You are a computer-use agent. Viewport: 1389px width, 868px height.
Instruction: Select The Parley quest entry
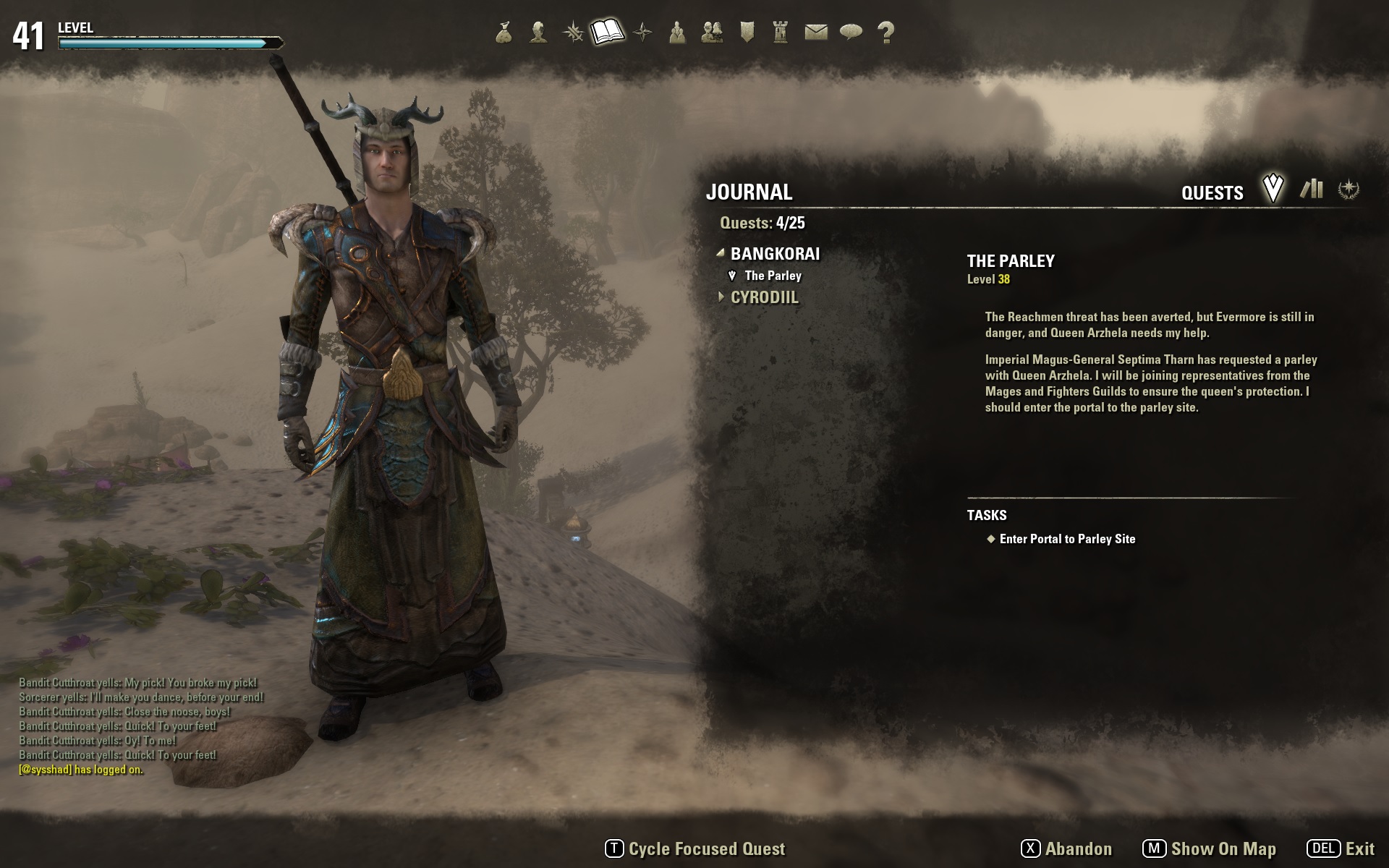click(x=773, y=276)
